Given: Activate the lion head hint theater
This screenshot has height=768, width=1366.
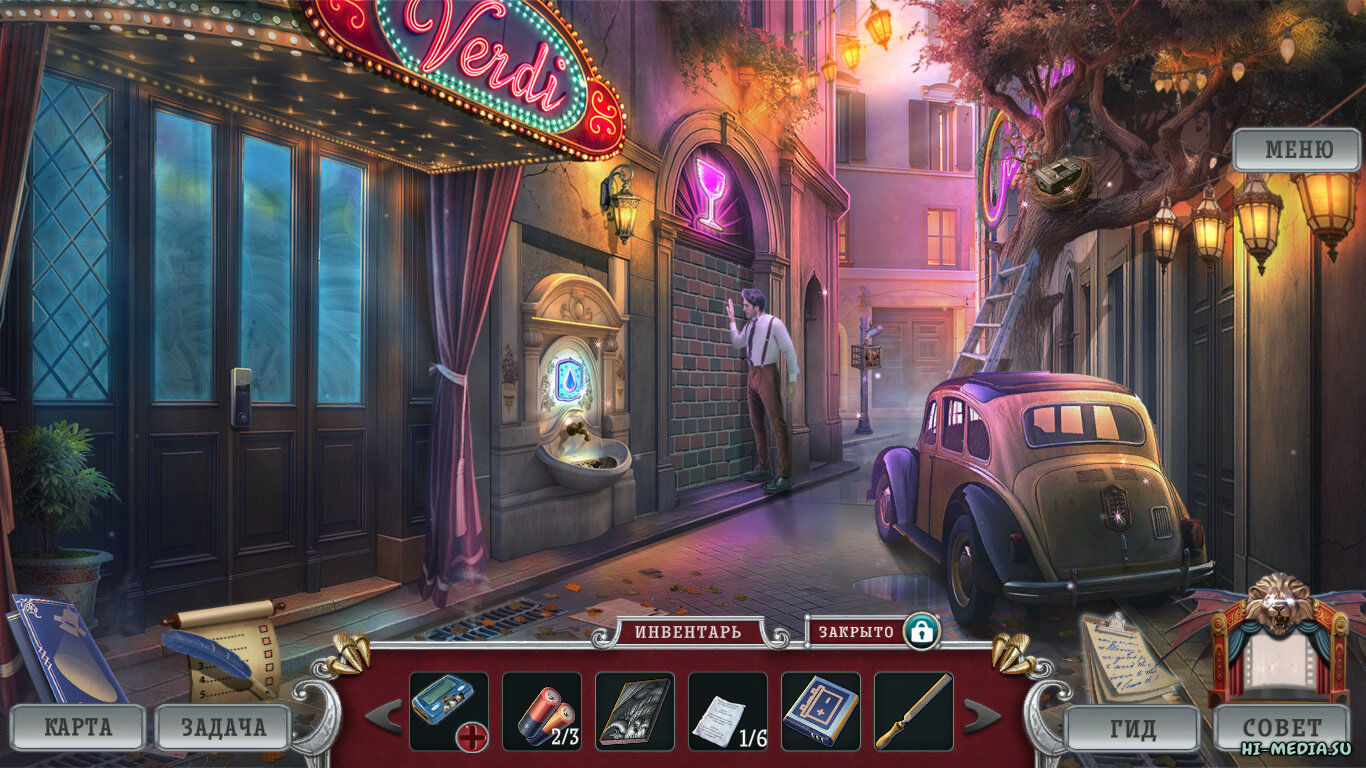Looking at the screenshot, I should click(1279, 640).
